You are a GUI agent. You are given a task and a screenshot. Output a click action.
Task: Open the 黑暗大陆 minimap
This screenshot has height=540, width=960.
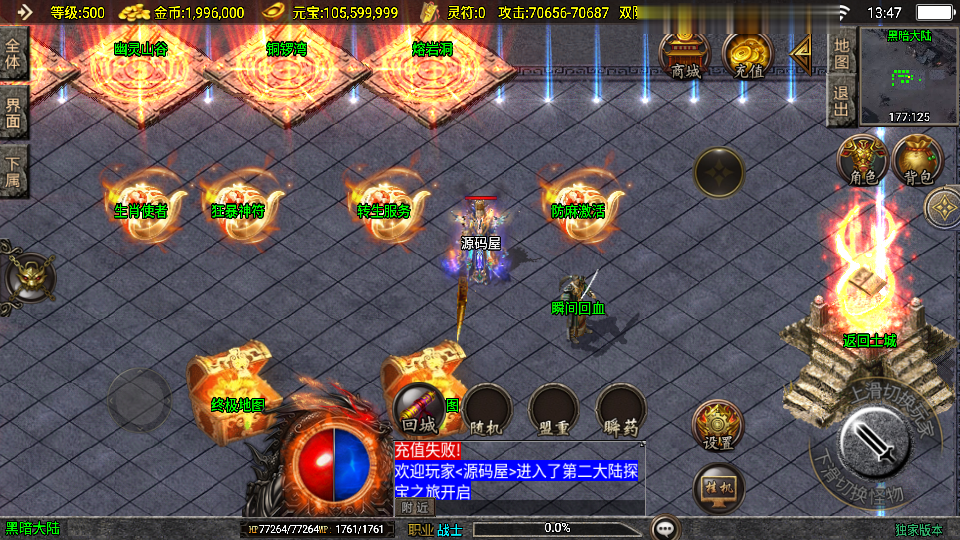[908, 77]
